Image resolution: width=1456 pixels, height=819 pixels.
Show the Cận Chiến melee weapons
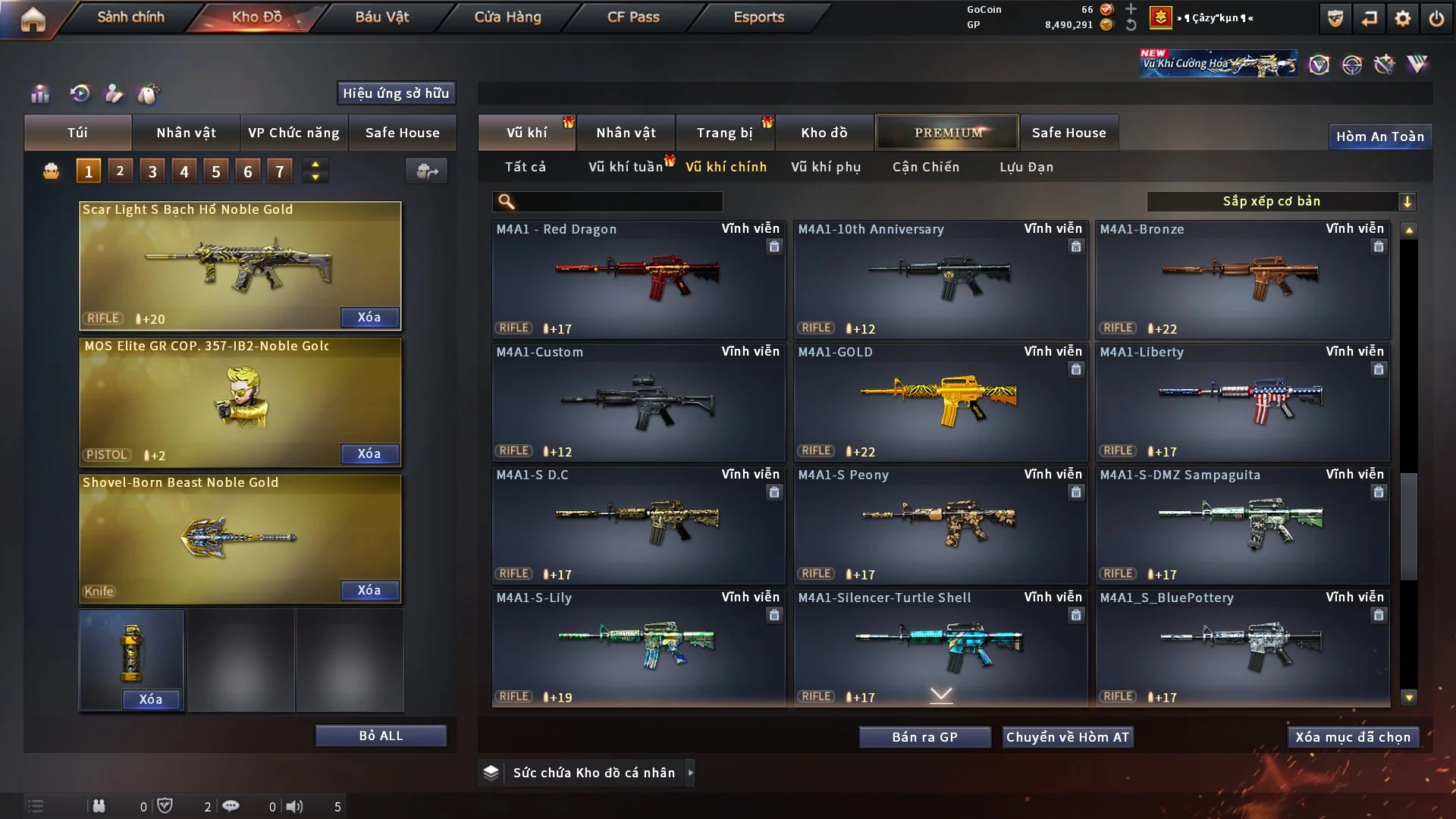[x=926, y=167]
